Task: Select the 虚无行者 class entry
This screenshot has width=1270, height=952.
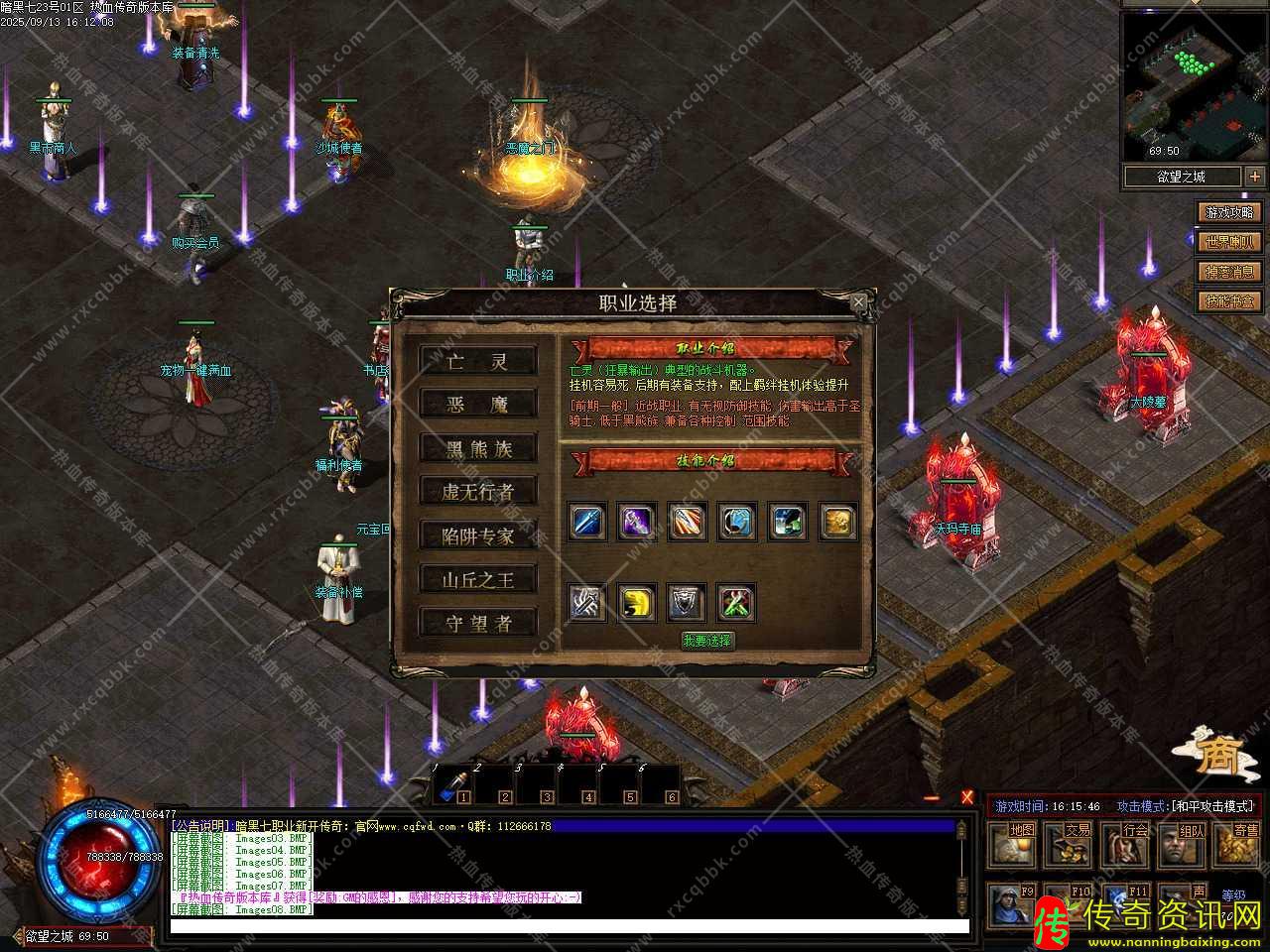Action: point(477,492)
